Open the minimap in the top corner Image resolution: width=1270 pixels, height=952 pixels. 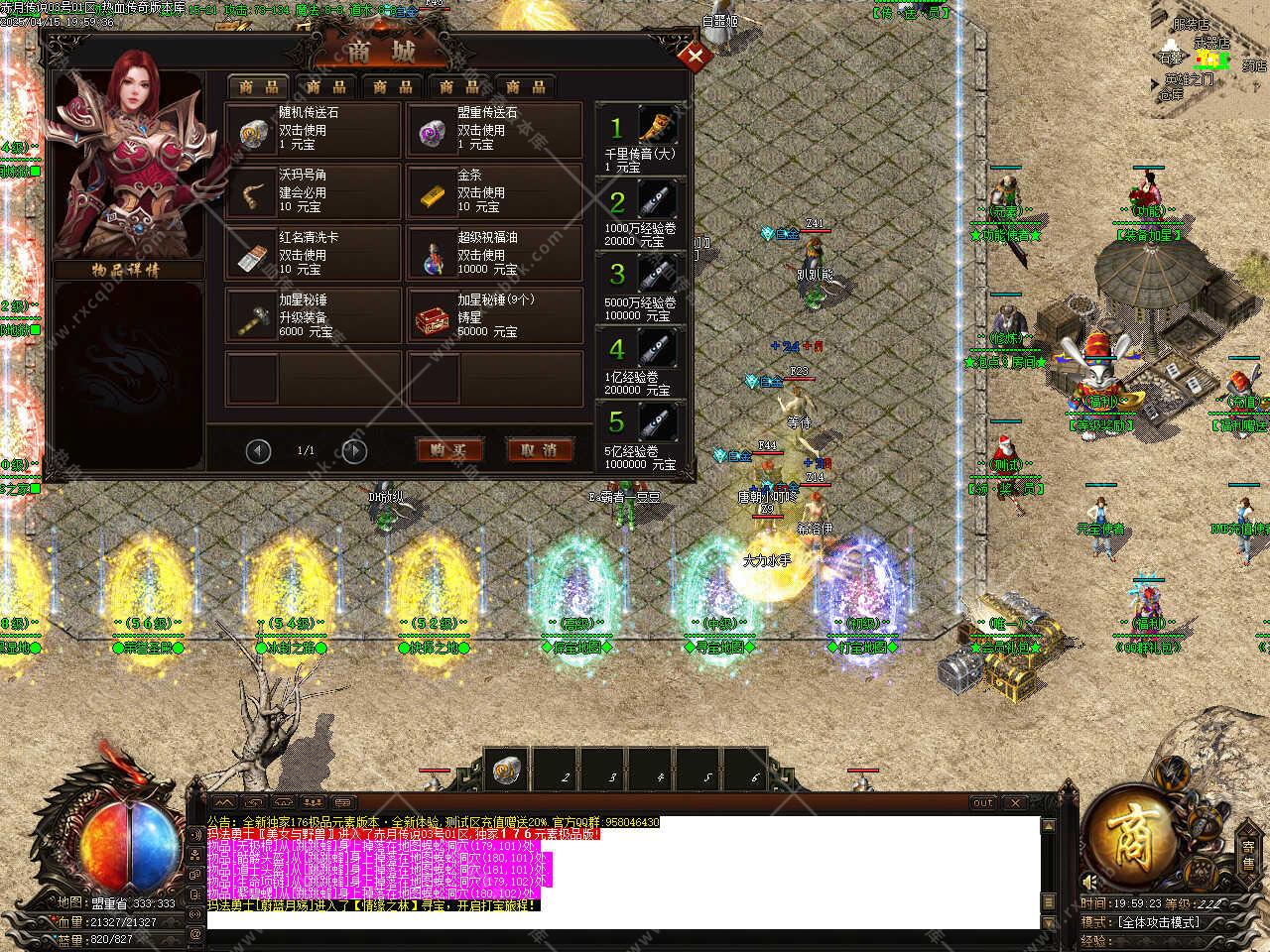pos(1212,59)
